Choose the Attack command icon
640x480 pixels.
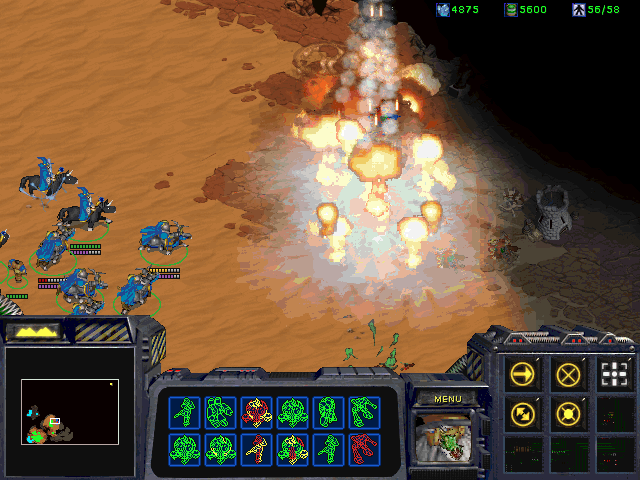point(615,374)
